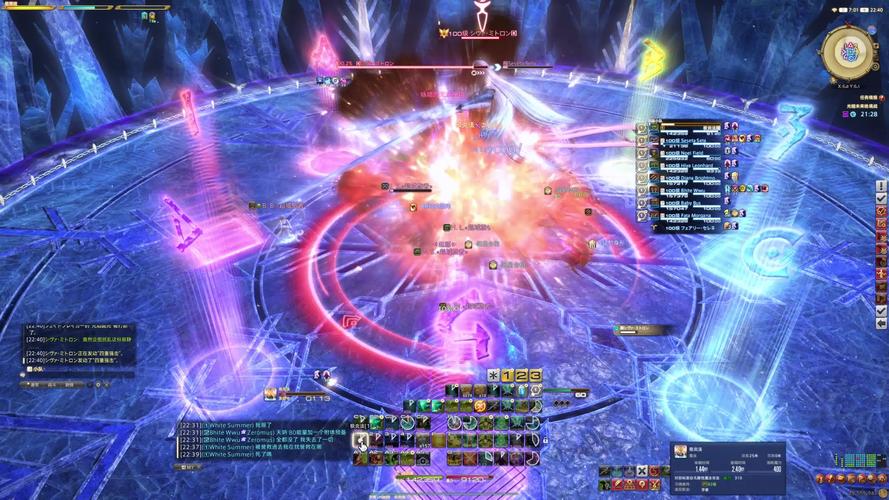
Task: Activate the orange swirl ability icon
Action: pos(481,407)
